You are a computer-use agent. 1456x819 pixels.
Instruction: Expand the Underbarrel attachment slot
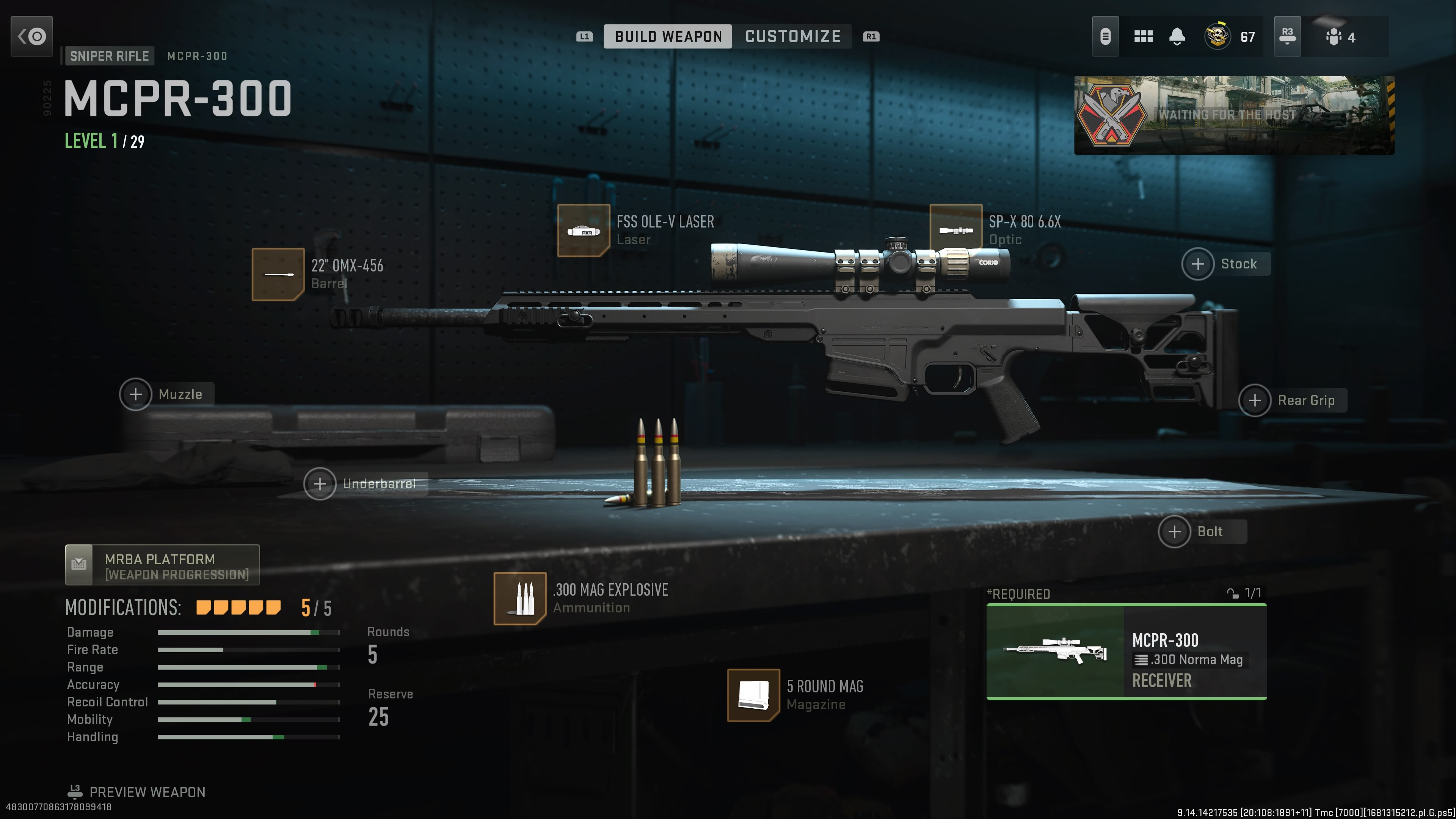click(x=320, y=484)
